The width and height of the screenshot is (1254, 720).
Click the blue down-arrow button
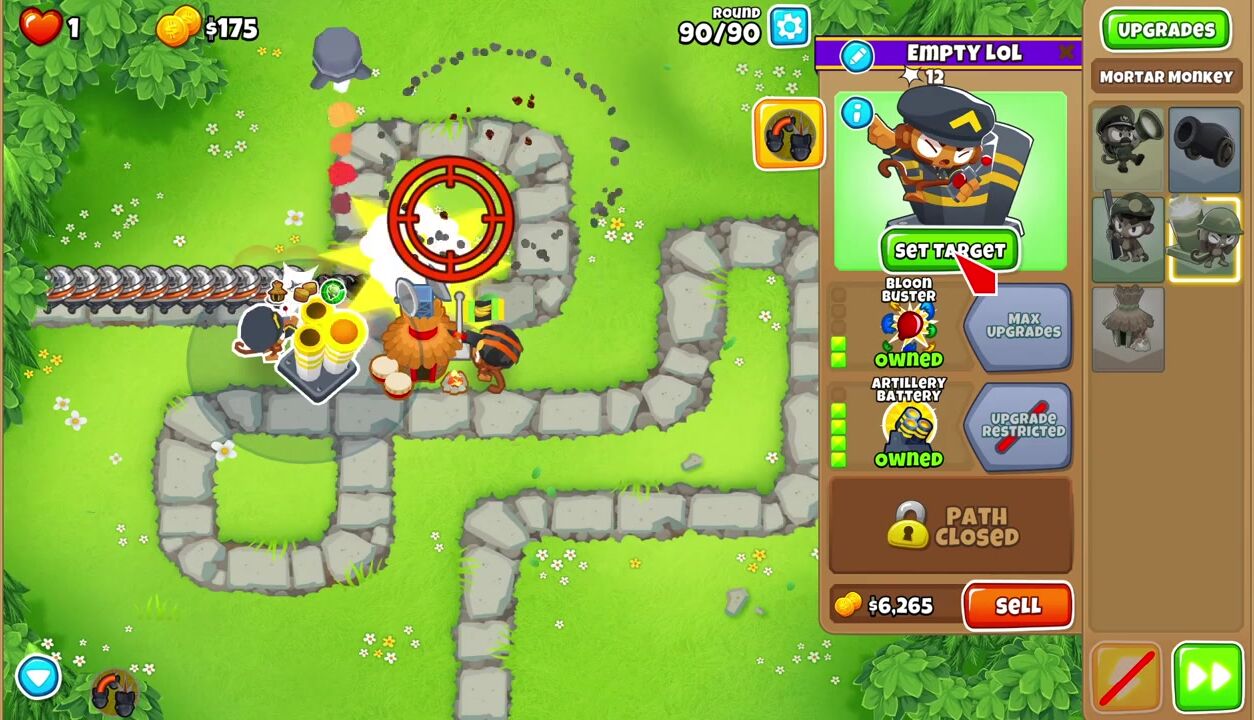tap(38, 677)
